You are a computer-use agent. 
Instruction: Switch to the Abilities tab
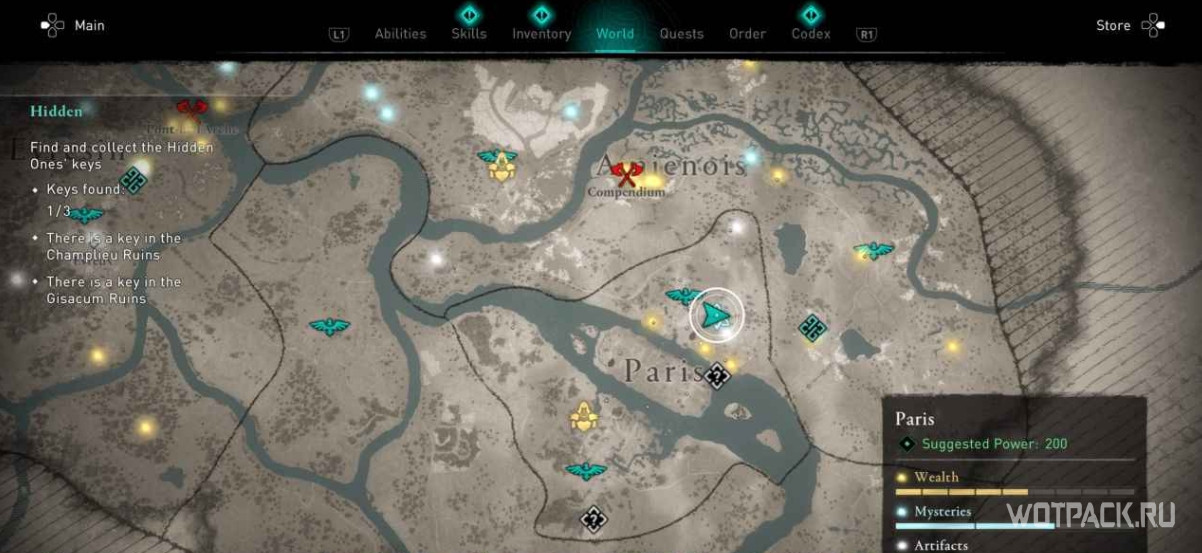(x=400, y=33)
